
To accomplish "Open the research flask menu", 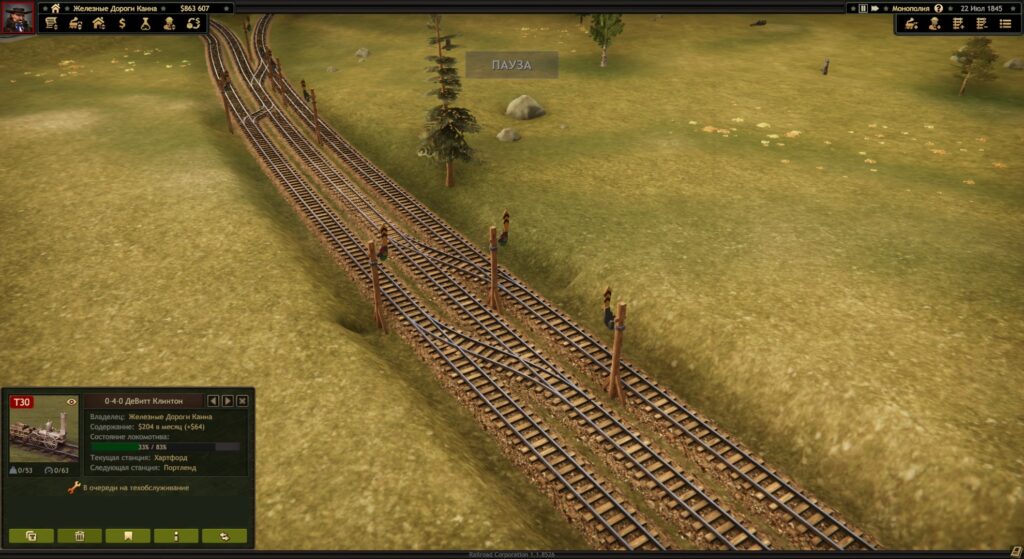I will (x=146, y=23).
